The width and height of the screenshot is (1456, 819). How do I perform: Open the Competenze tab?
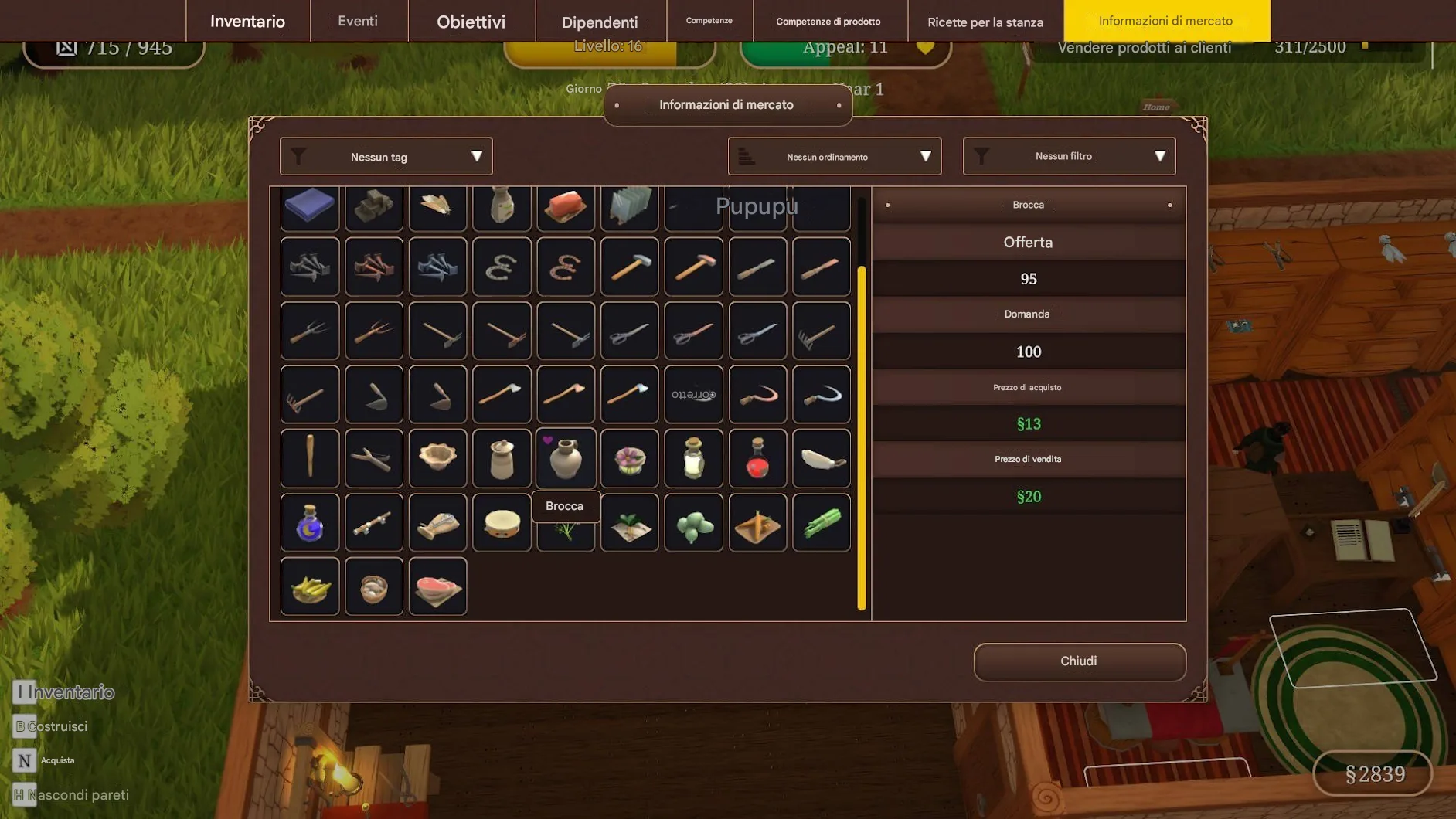(709, 21)
